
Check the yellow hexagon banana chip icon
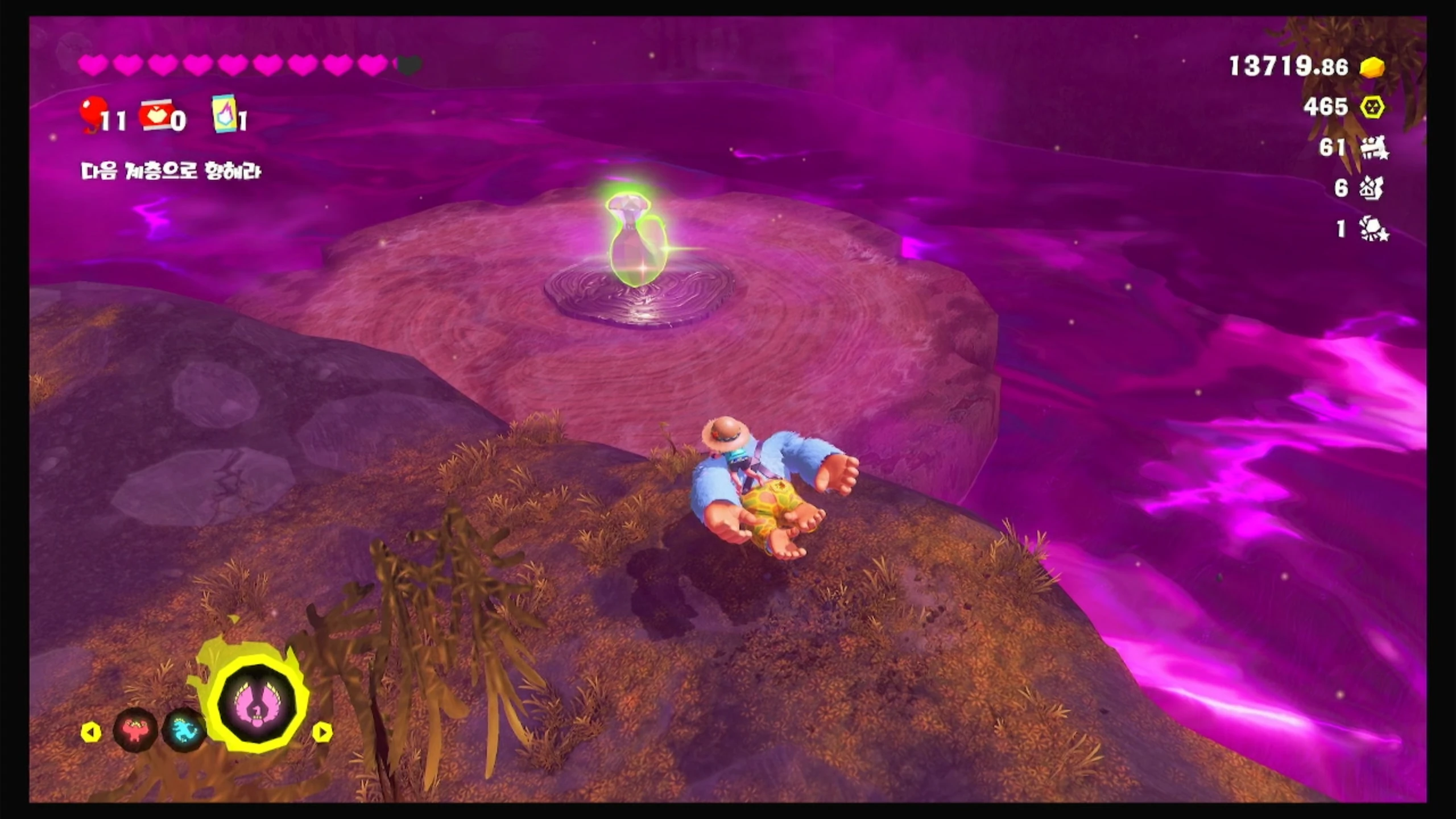(x=1372, y=107)
